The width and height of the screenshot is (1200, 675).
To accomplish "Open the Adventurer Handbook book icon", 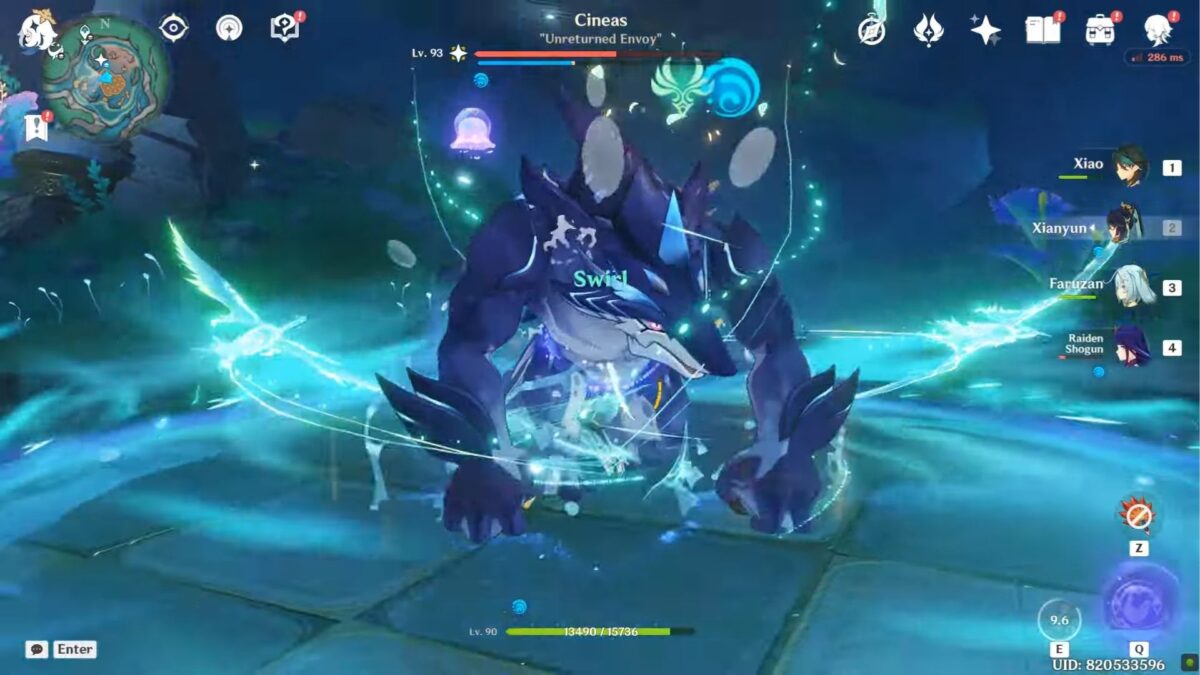I will [x=1042, y=30].
